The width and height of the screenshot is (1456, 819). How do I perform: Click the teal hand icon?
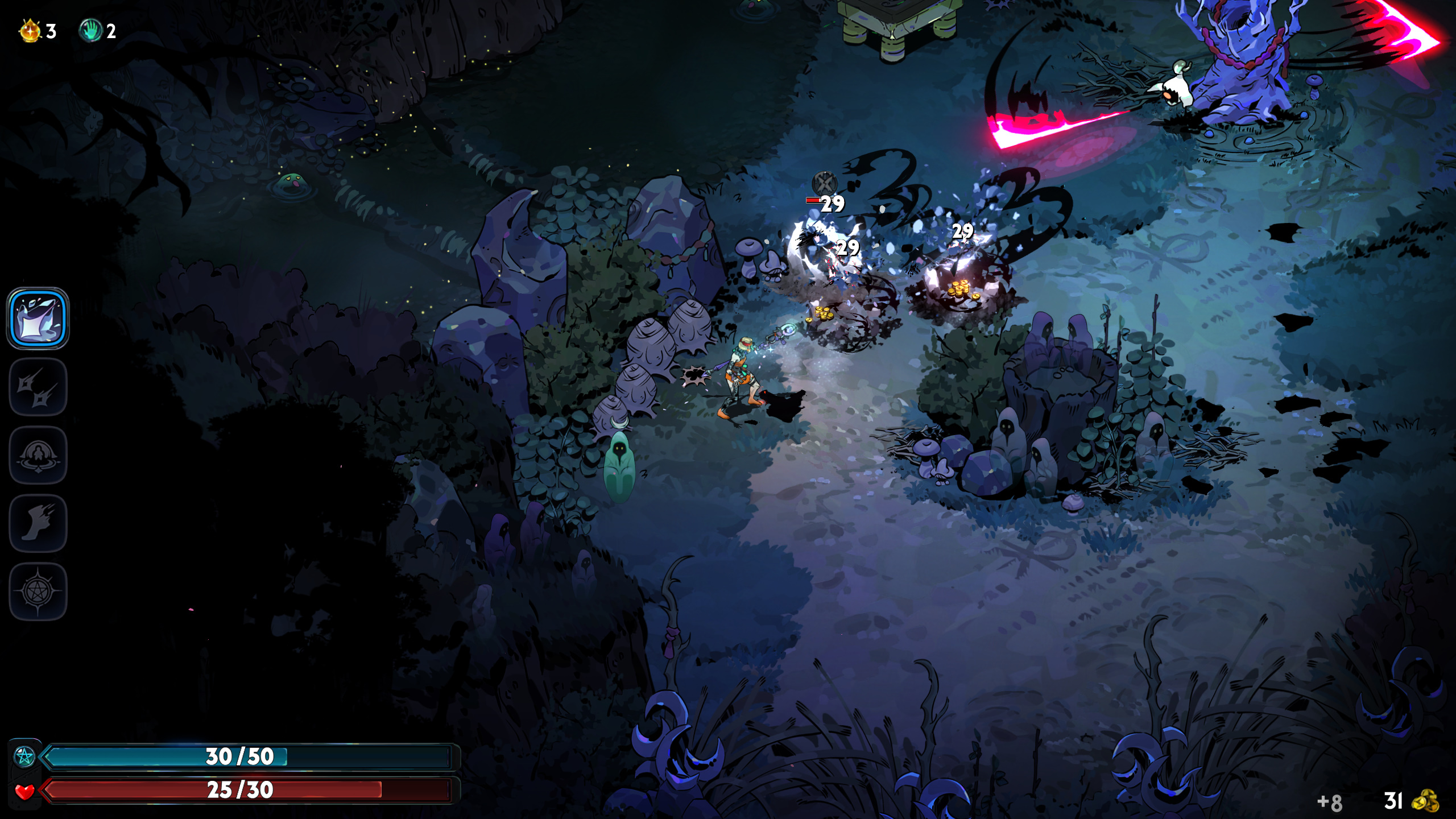pos(90,31)
